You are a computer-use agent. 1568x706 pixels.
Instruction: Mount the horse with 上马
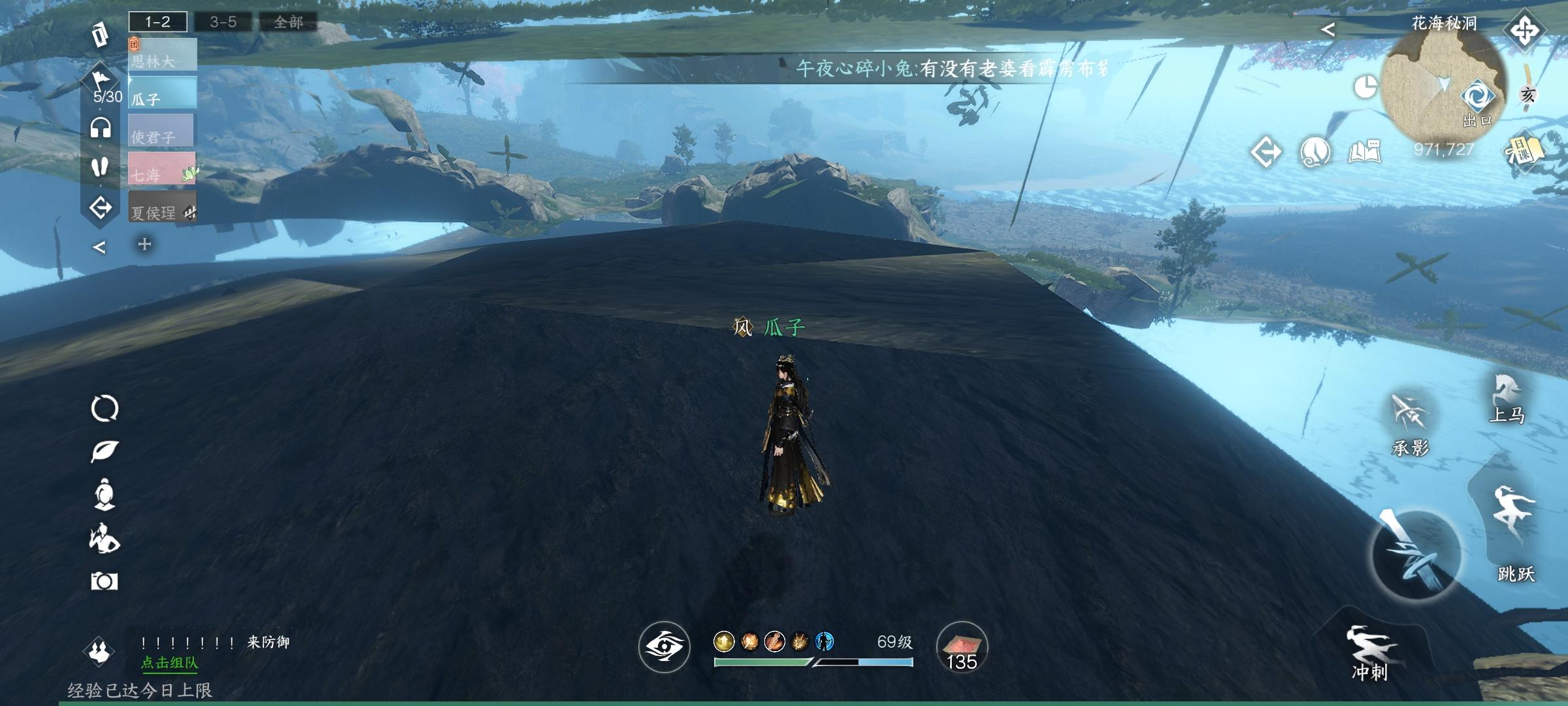(1507, 398)
